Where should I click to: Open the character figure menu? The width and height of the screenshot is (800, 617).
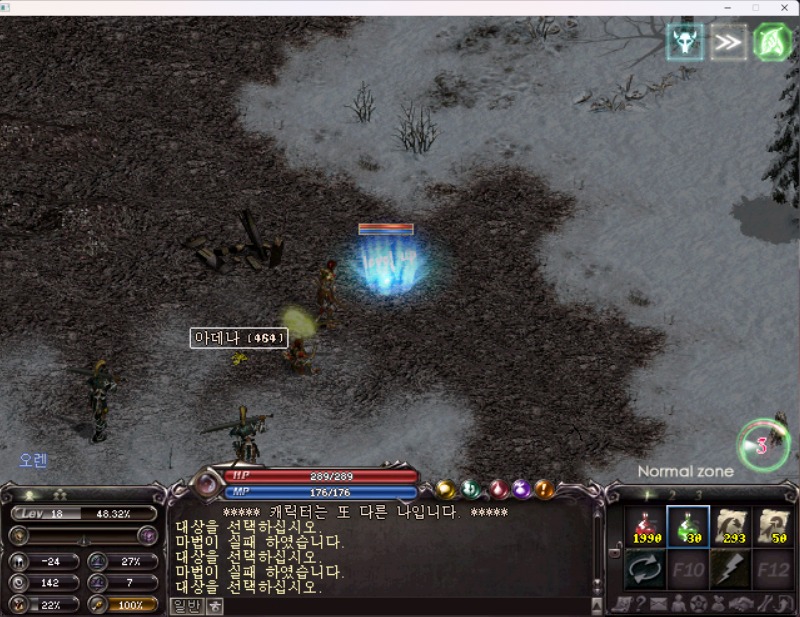pos(678,604)
